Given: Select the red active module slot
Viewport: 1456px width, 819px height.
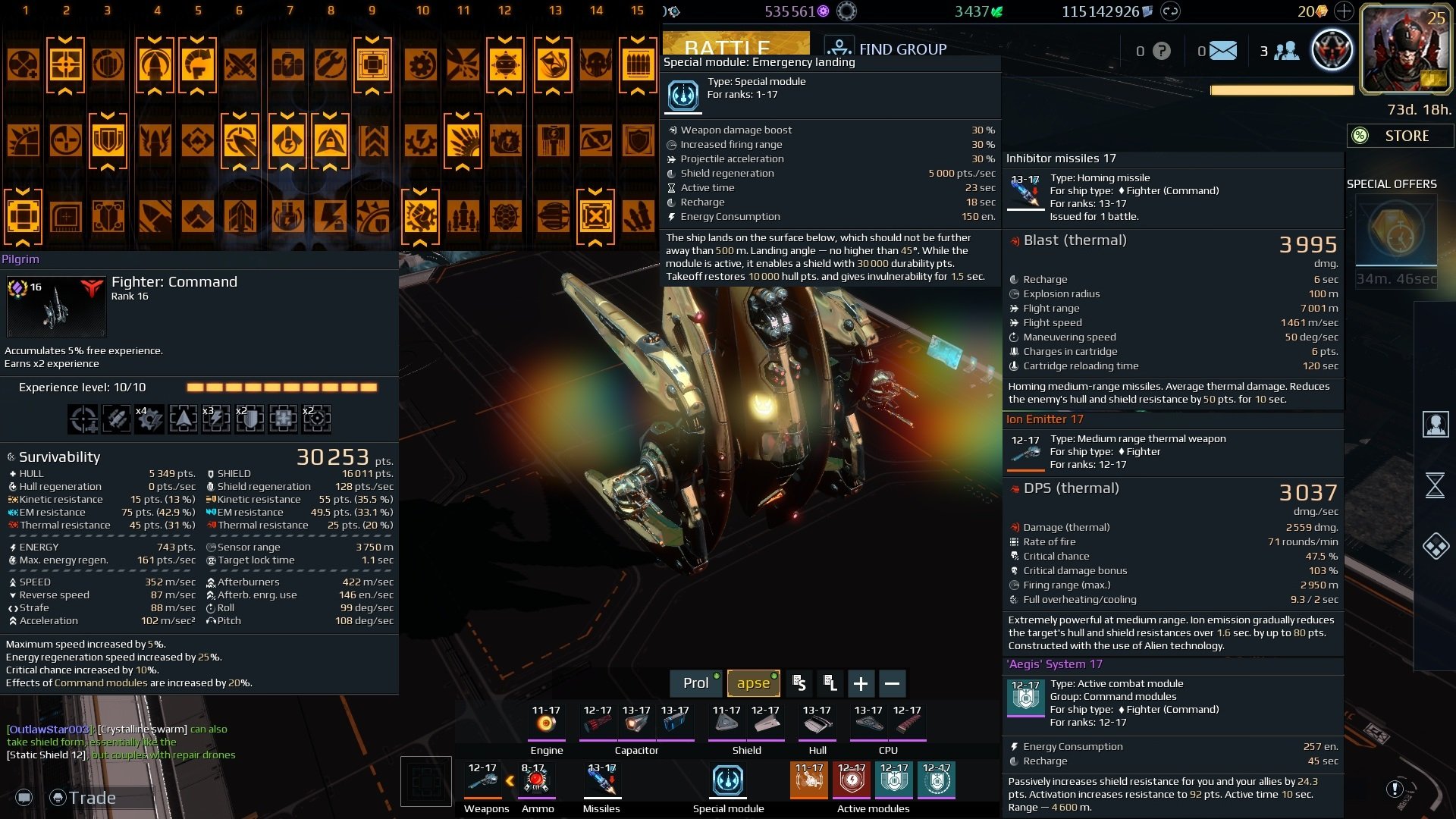Looking at the screenshot, I should [x=851, y=780].
